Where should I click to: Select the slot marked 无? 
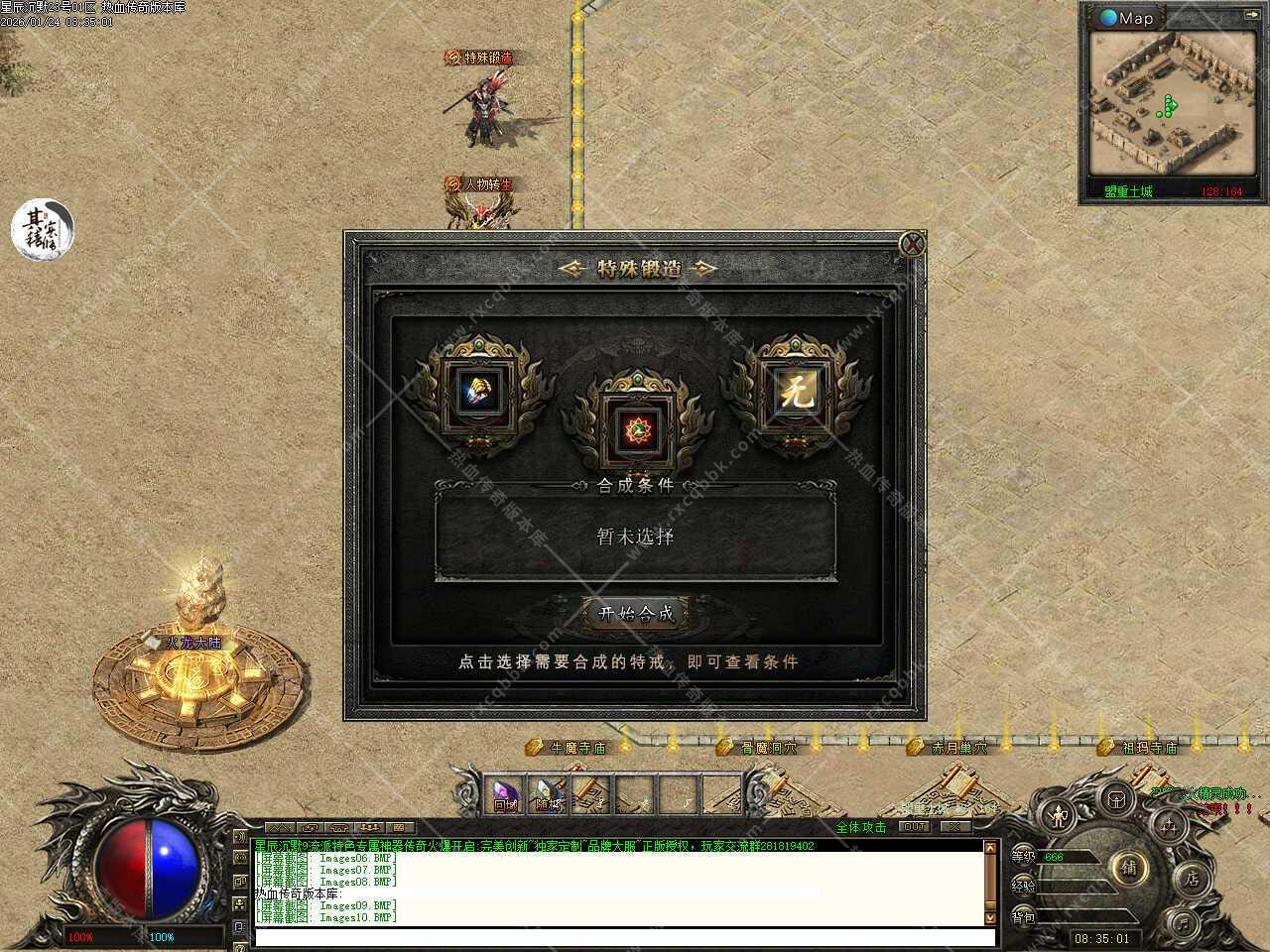click(796, 393)
